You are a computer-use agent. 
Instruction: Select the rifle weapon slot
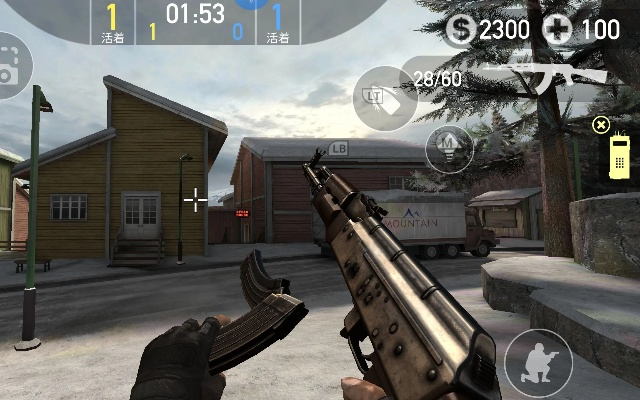pos(540,76)
